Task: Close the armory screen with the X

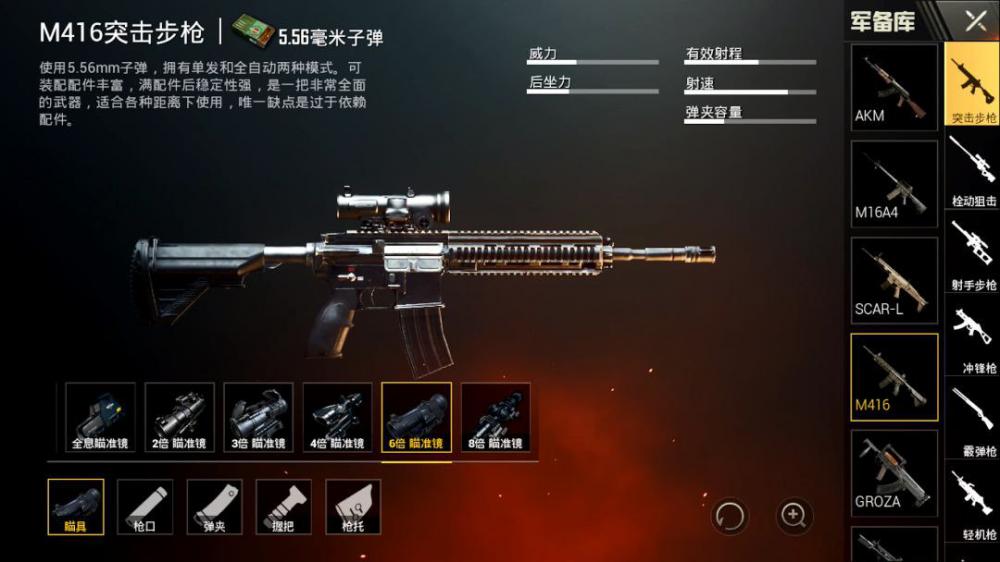Action: [x=974, y=20]
